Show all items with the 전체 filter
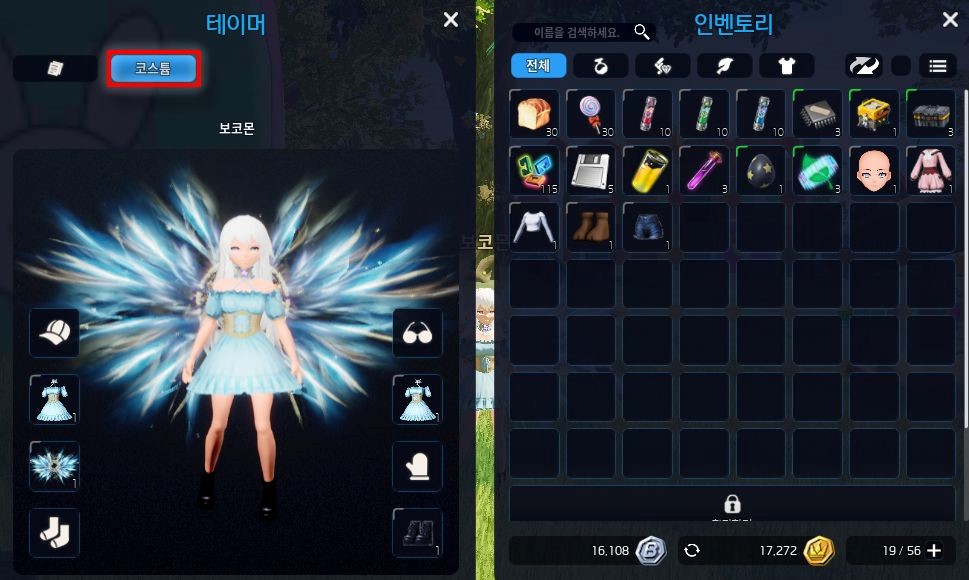969x580 pixels. pos(538,66)
